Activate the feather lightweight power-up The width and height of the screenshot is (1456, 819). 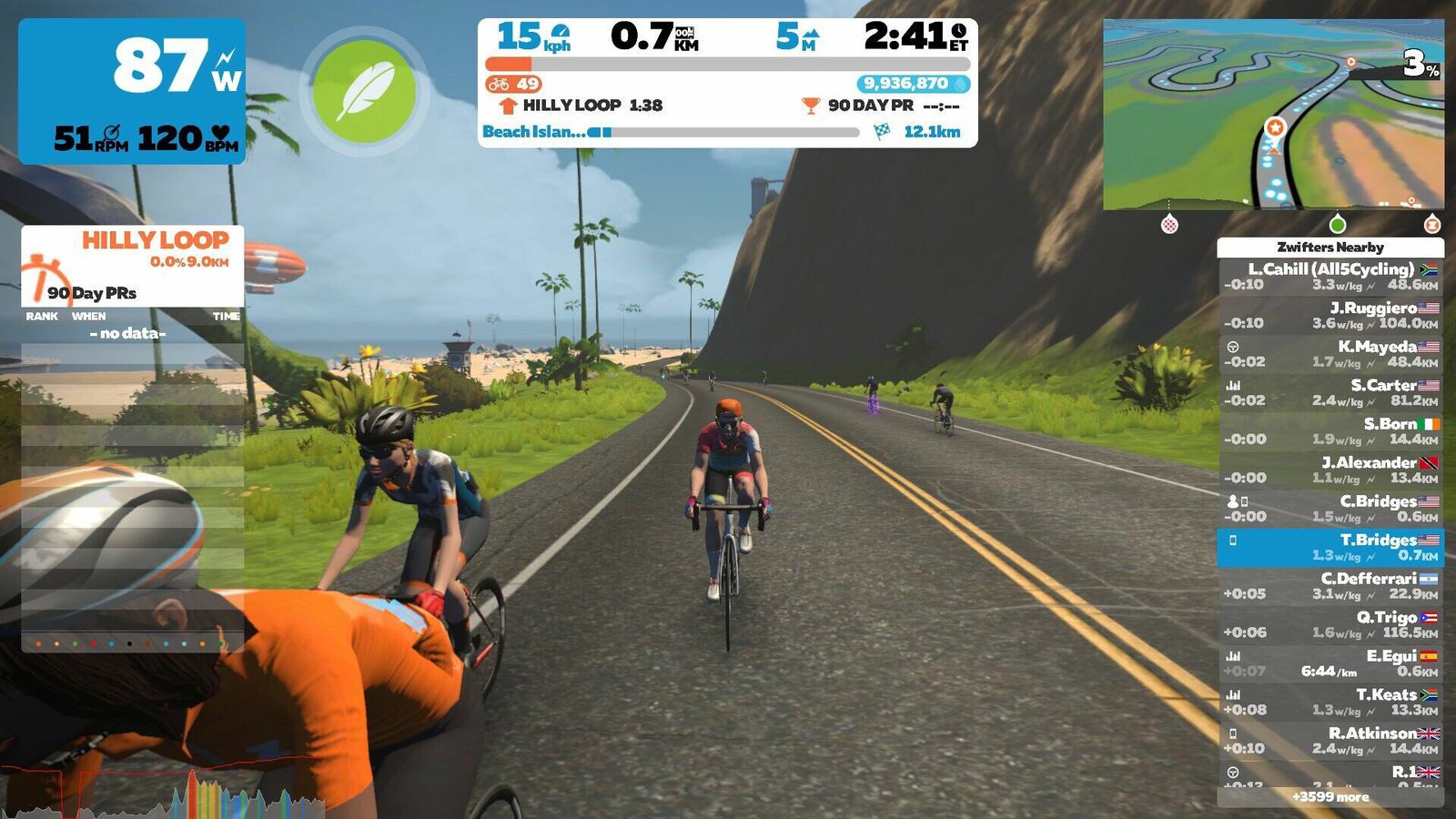click(364, 91)
